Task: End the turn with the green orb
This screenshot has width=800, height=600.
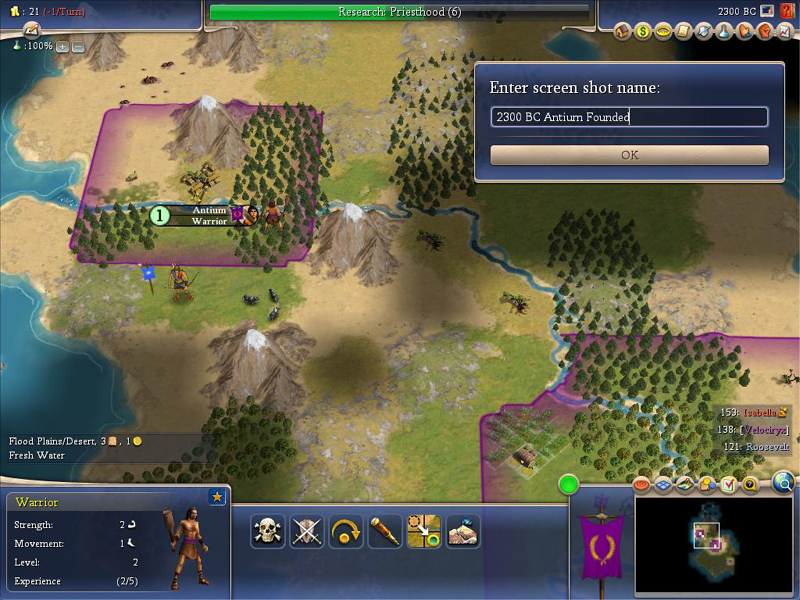Action: pyautogui.click(x=570, y=486)
